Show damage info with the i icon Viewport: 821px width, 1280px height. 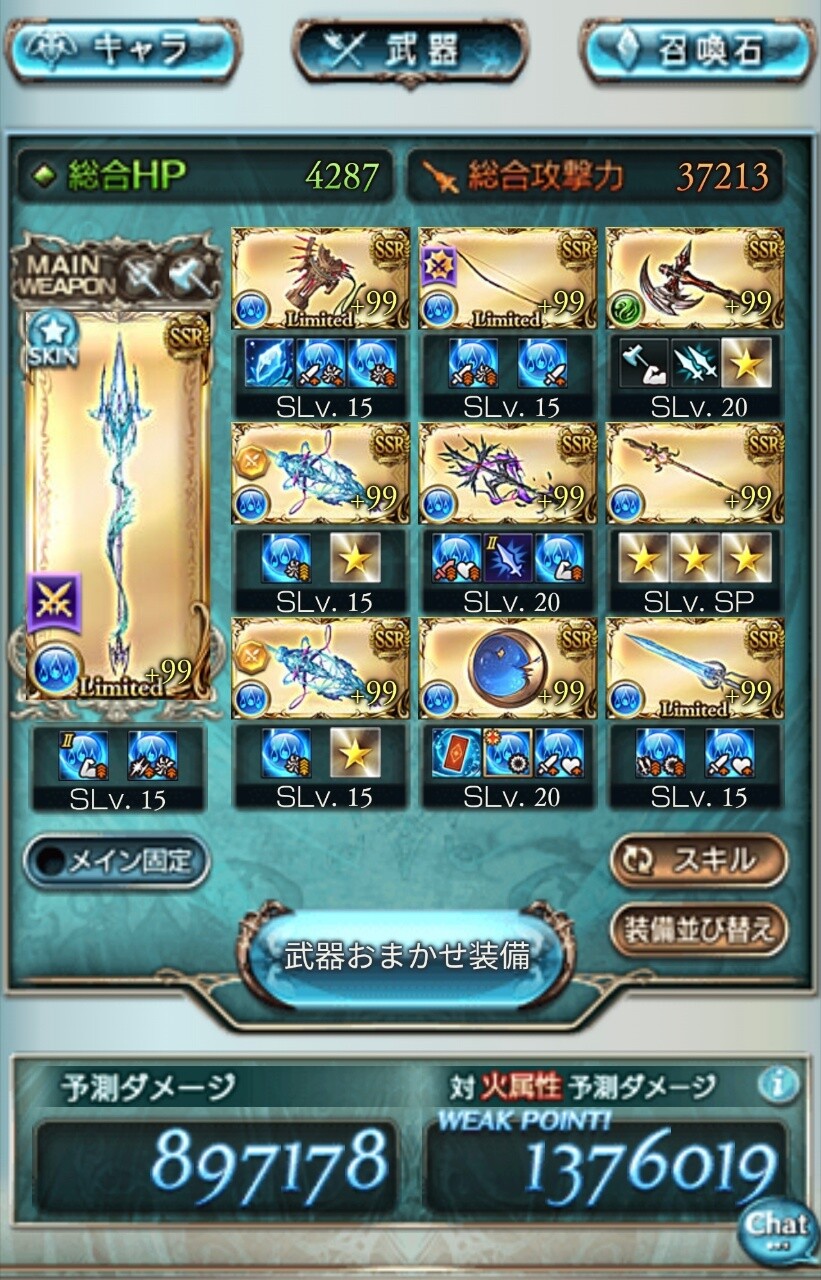[777, 1084]
